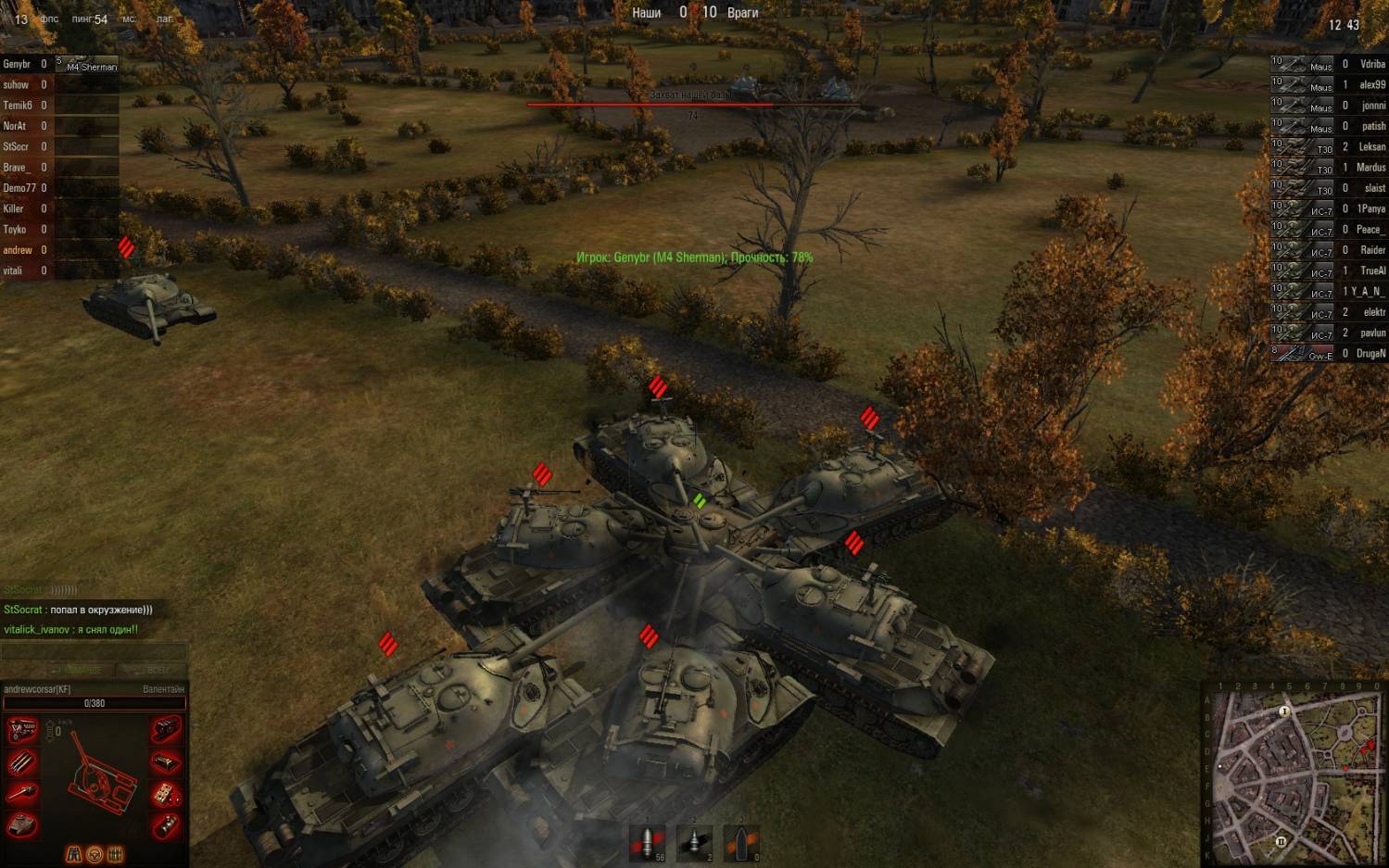
Task: Select the second shell slot with 2 rounds
Action: coord(695,842)
